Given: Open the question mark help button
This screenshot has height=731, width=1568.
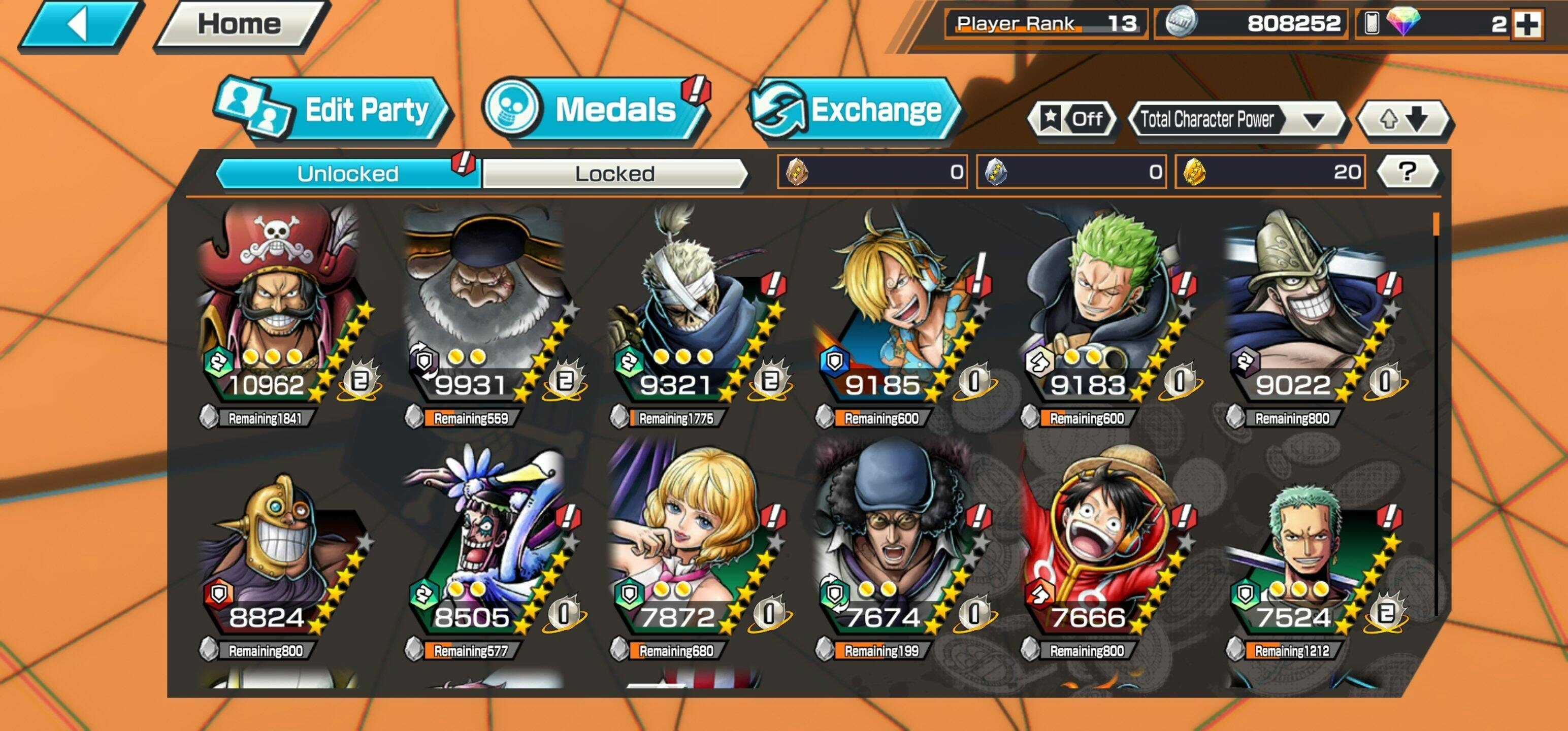Looking at the screenshot, I should pos(1407,172).
